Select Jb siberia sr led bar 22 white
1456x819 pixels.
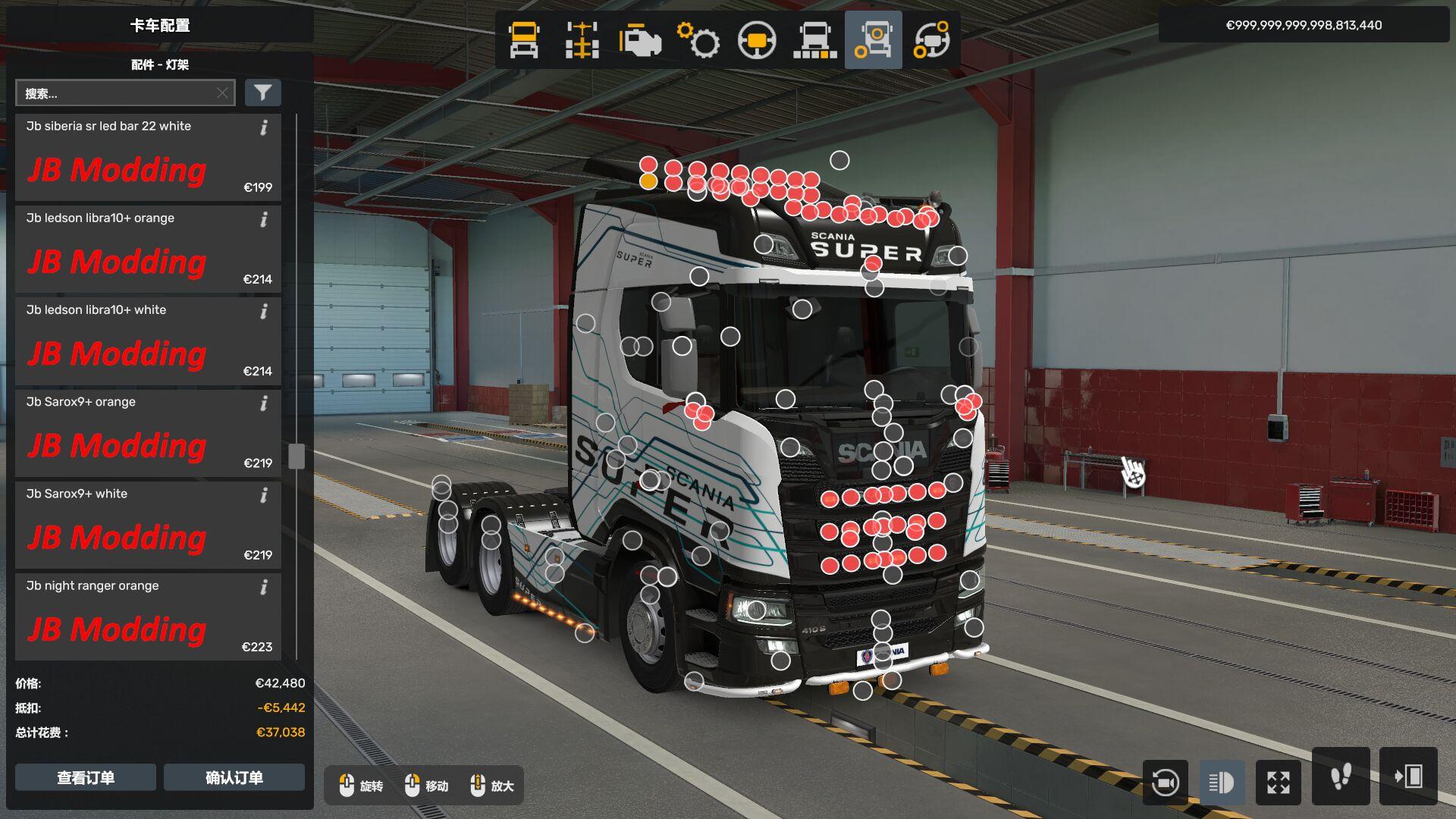(x=148, y=158)
